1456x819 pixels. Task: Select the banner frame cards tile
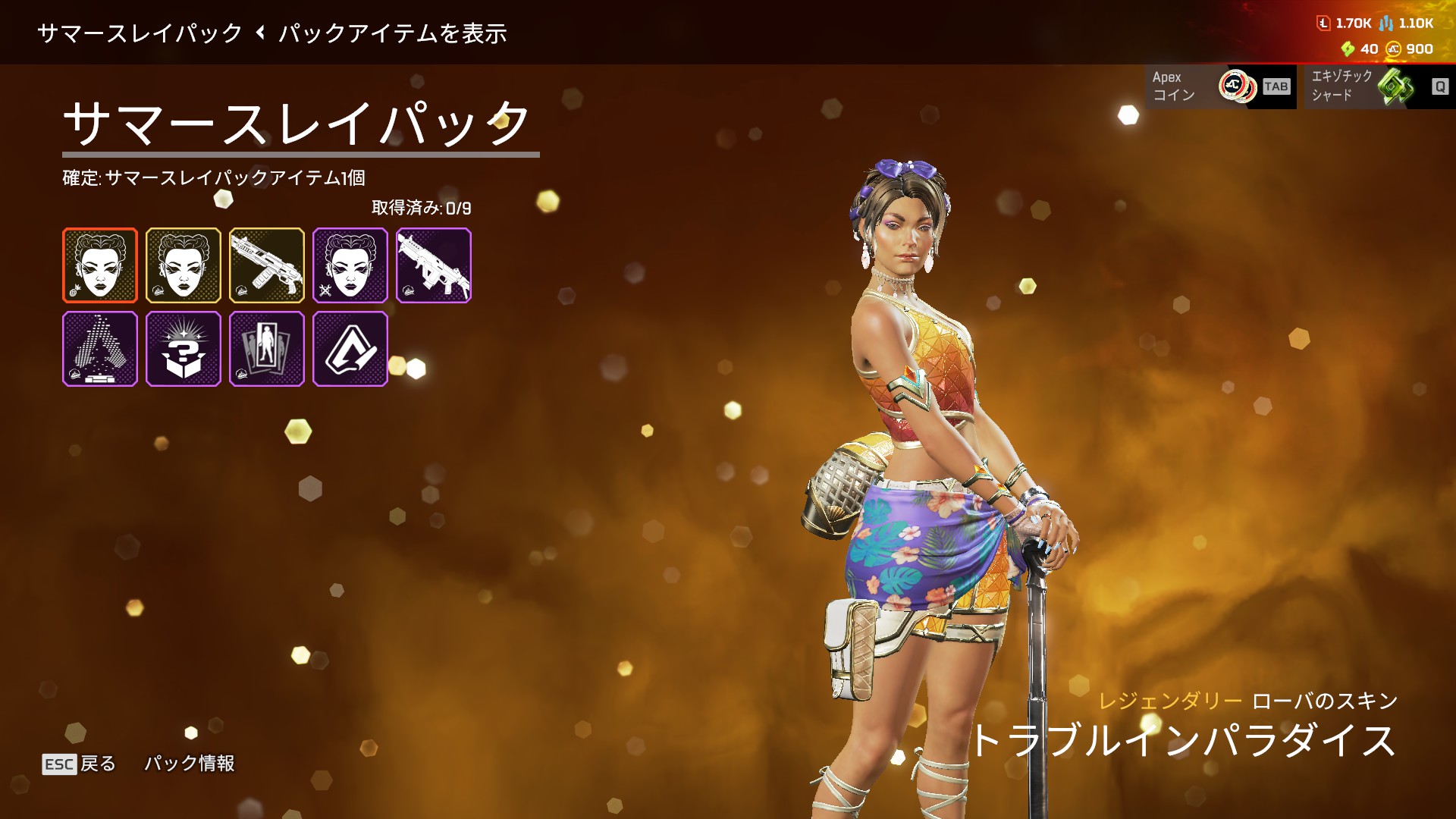(x=267, y=349)
